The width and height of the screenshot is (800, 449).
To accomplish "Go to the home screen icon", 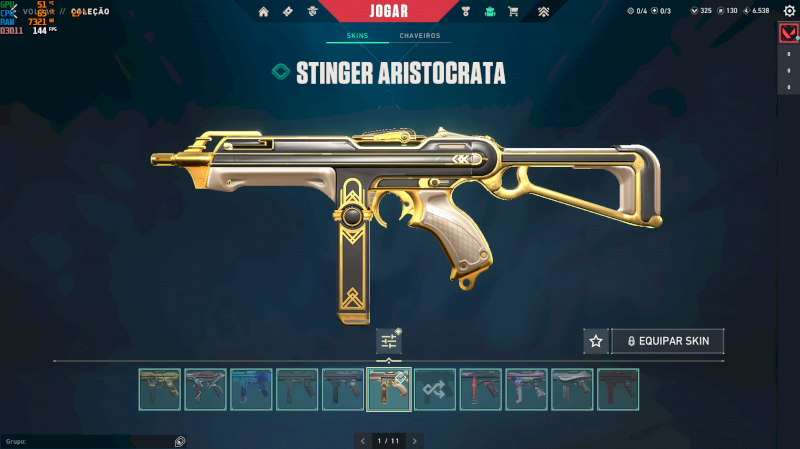I will 264,12.
